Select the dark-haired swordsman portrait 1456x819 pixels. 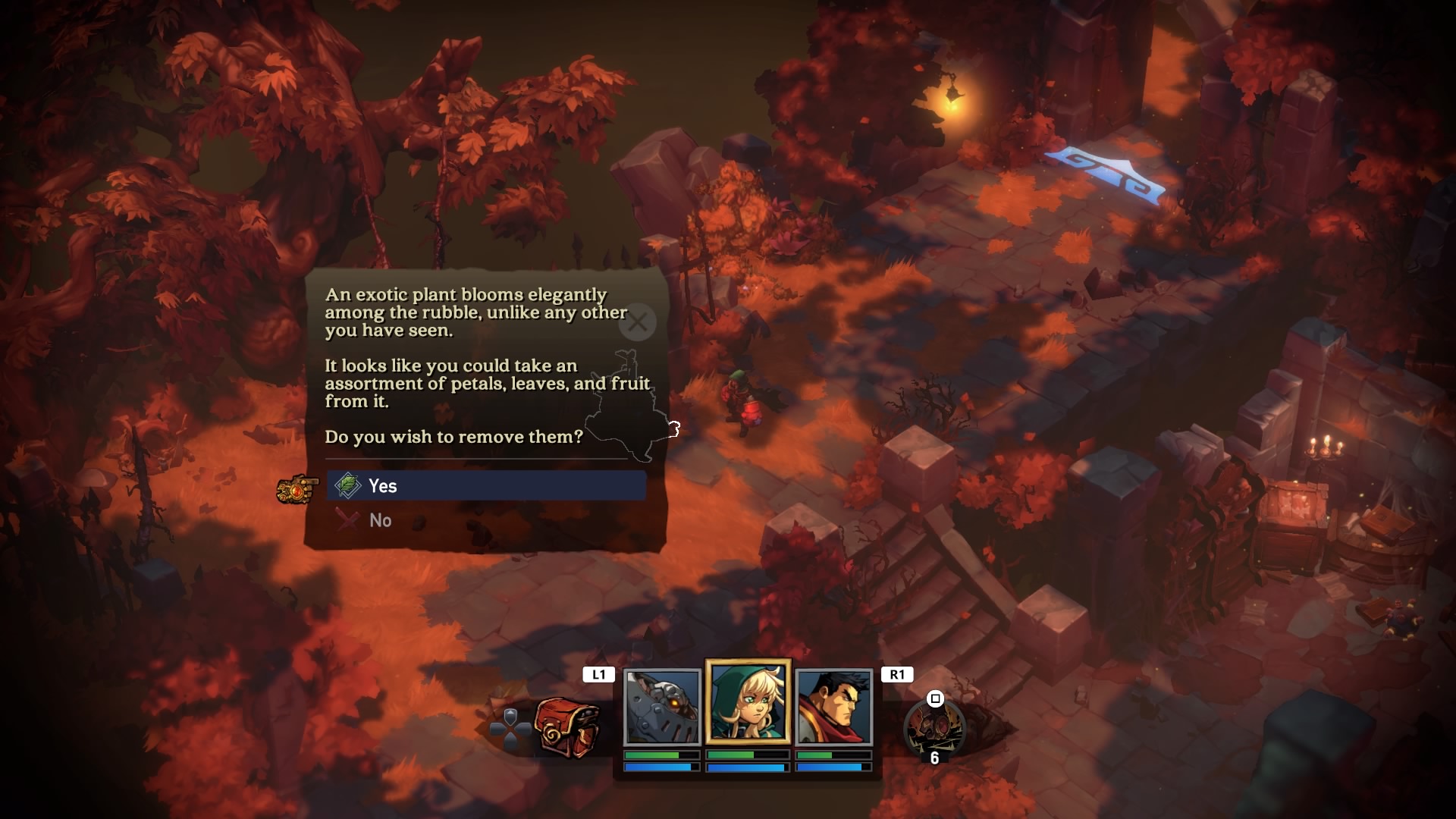coord(833,707)
